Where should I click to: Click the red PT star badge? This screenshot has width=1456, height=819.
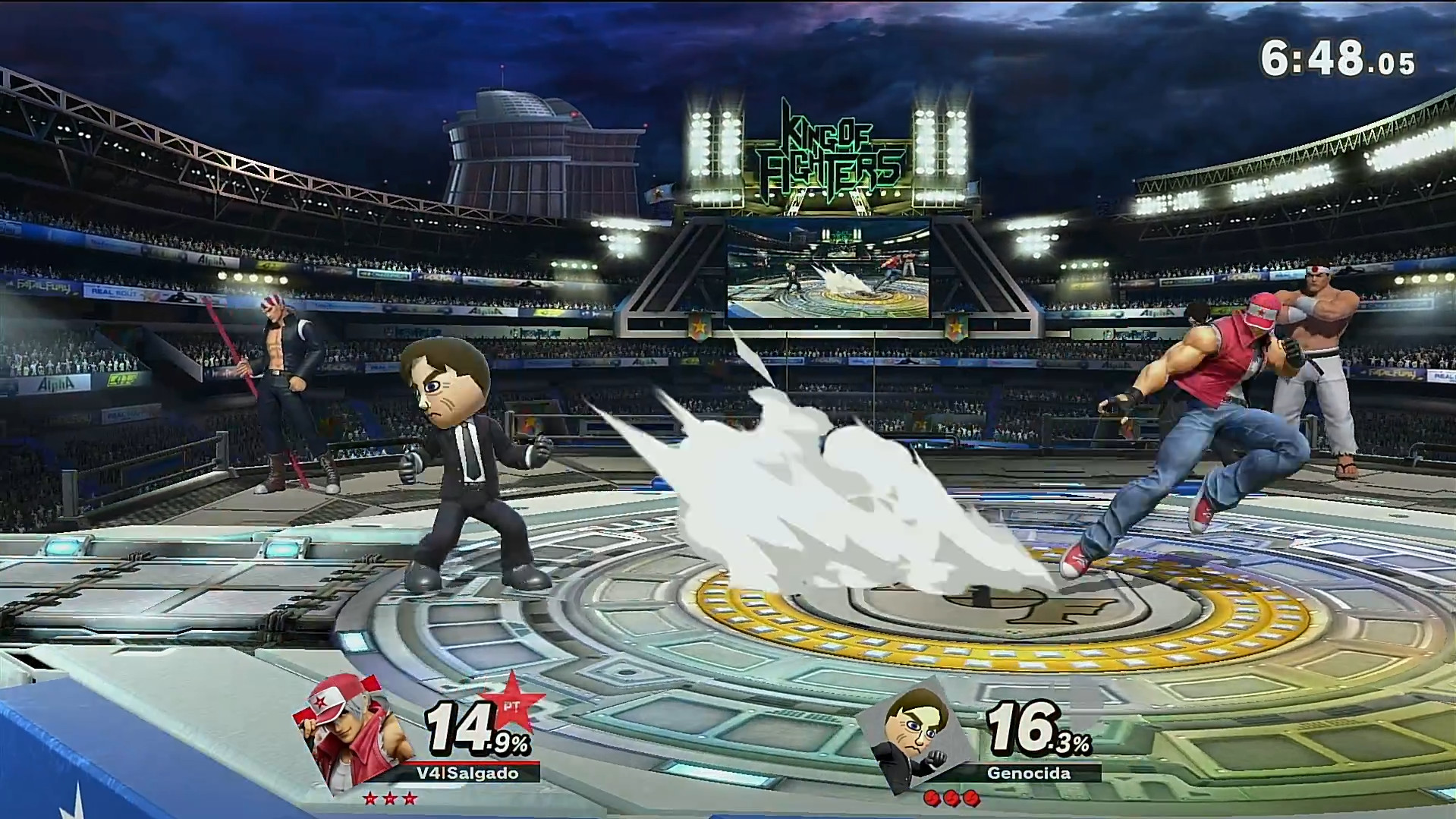pos(511,703)
